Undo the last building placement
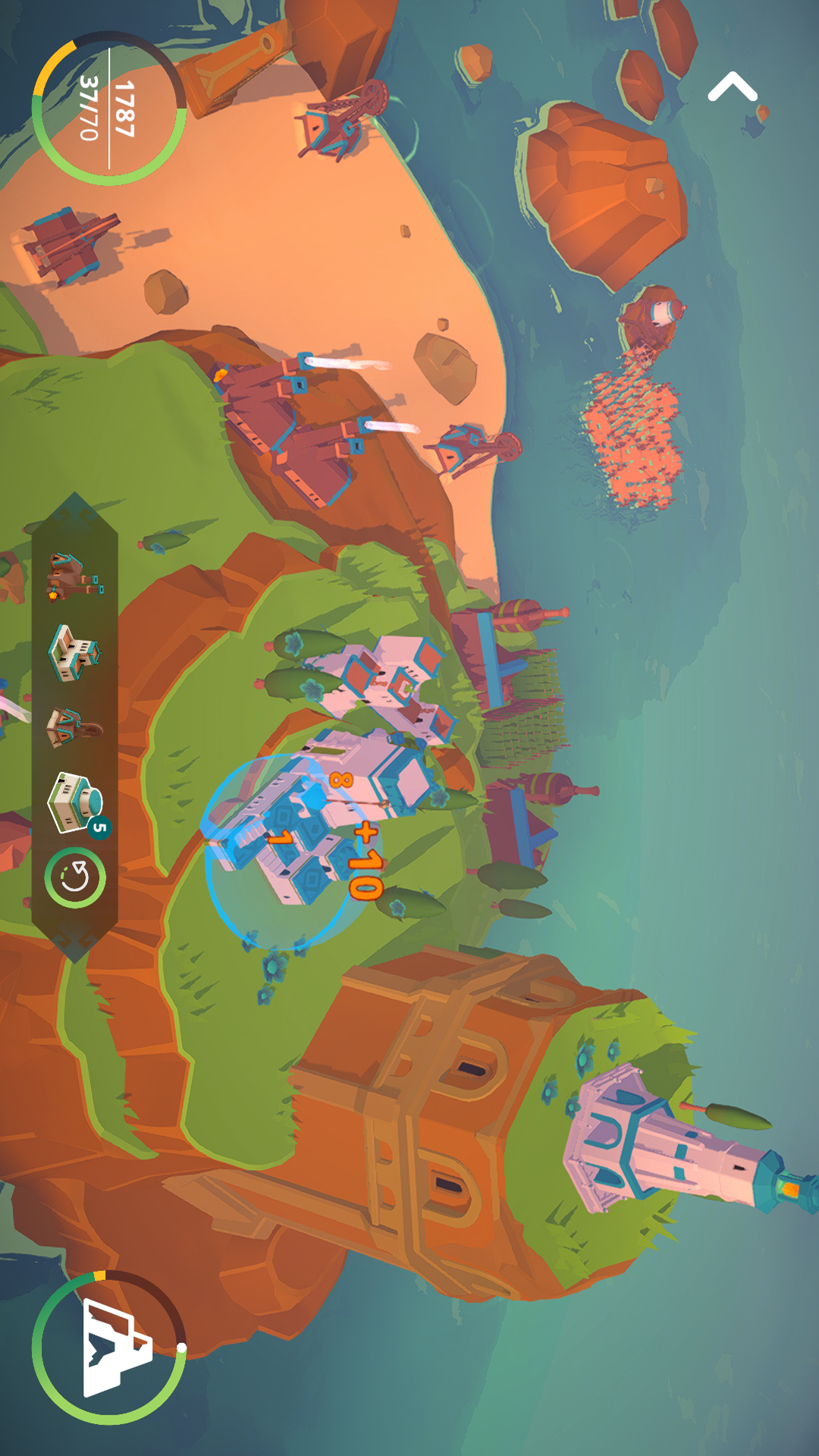This screenshot has height=1456, width=819. point(75,877)
